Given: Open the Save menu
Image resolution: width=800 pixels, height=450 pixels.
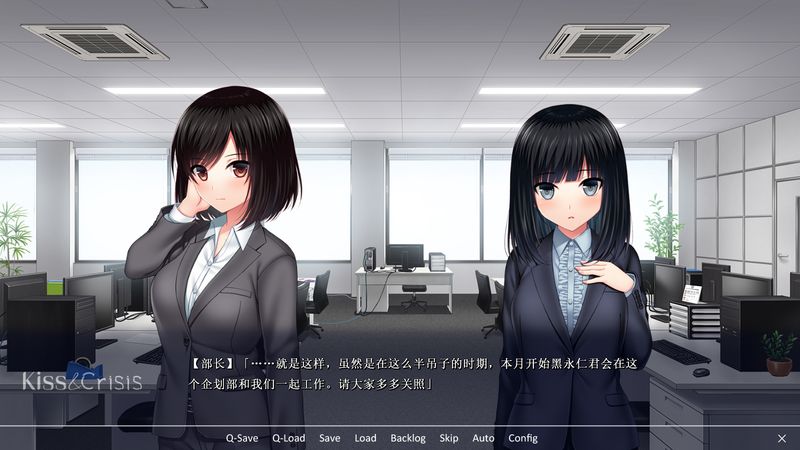Looking at the screenshot, I should (x=330, y=438).
